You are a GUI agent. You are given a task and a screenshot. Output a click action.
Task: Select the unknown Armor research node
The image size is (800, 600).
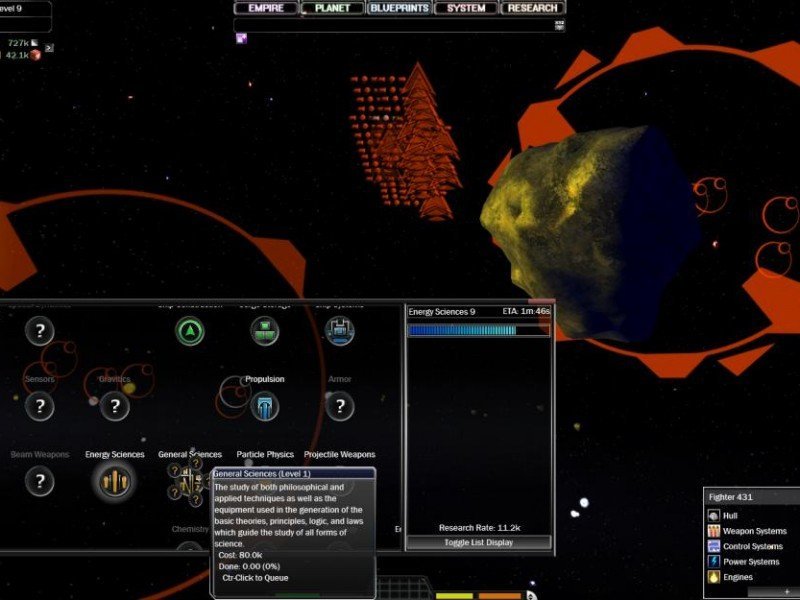pyautogui.click(x=340, y=405)
